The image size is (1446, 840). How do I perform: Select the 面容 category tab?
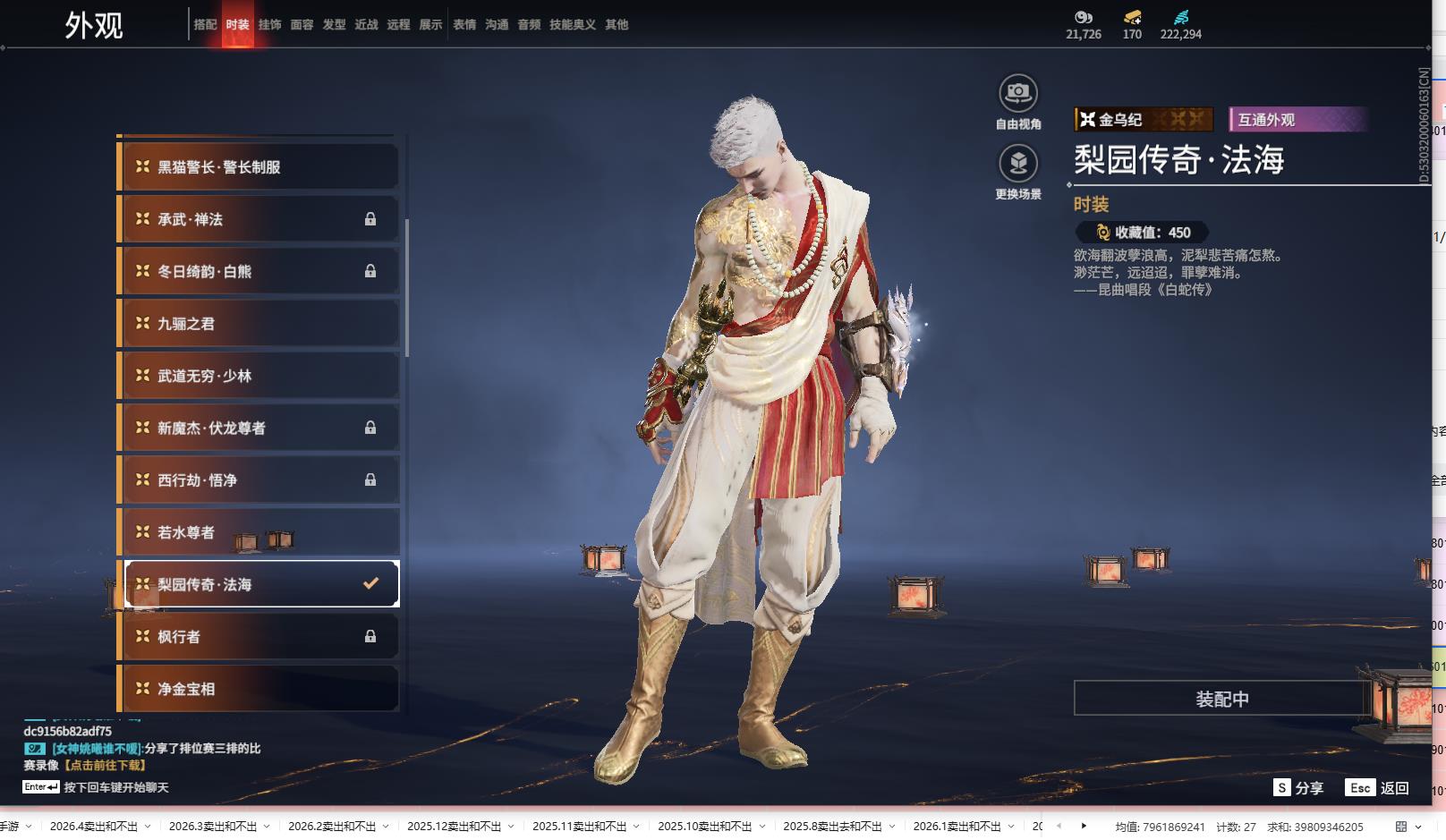302,25
